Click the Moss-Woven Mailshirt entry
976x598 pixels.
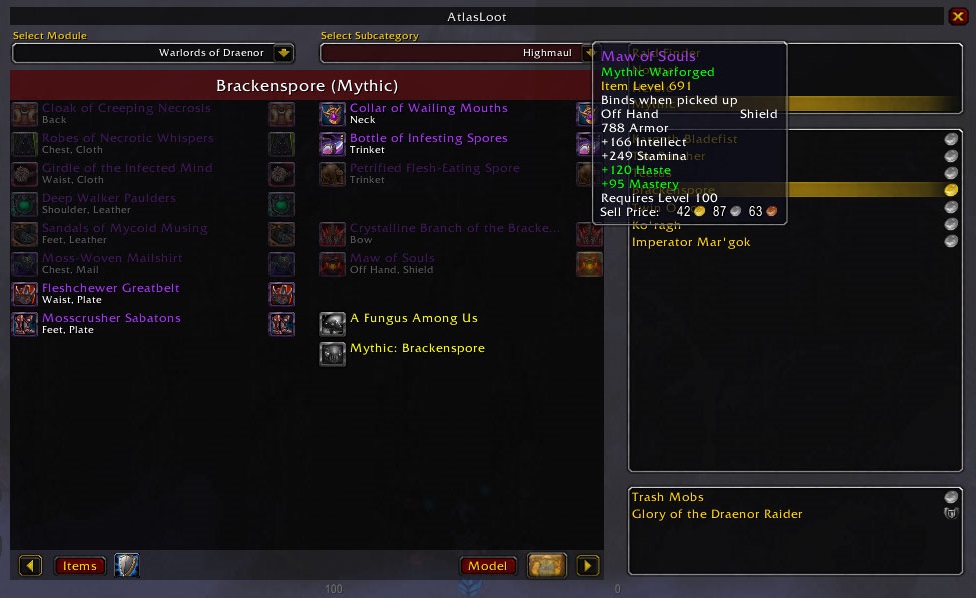pos(112,259)
